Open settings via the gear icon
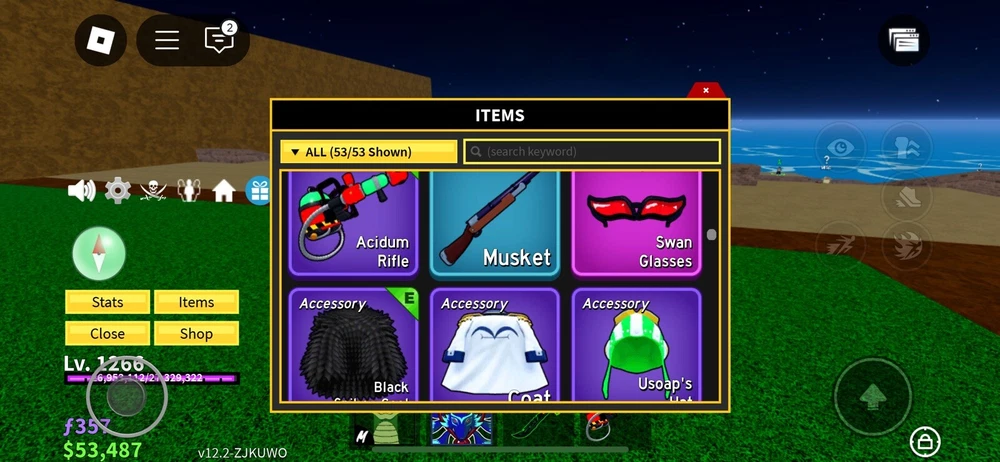This screenshot has width=1000, height=462. pos(118,190)
